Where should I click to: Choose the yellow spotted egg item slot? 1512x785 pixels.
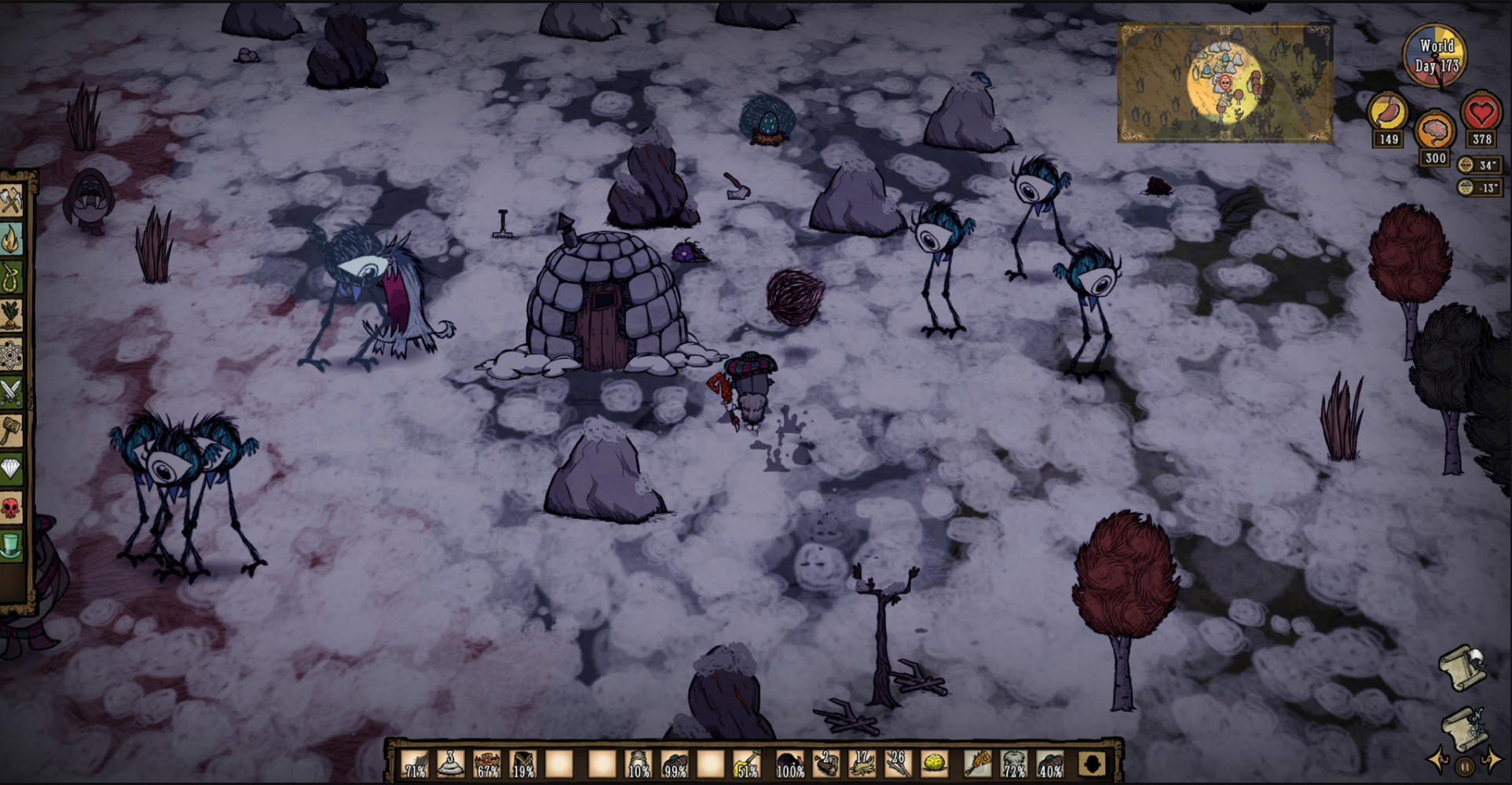[x=935, y=763]
